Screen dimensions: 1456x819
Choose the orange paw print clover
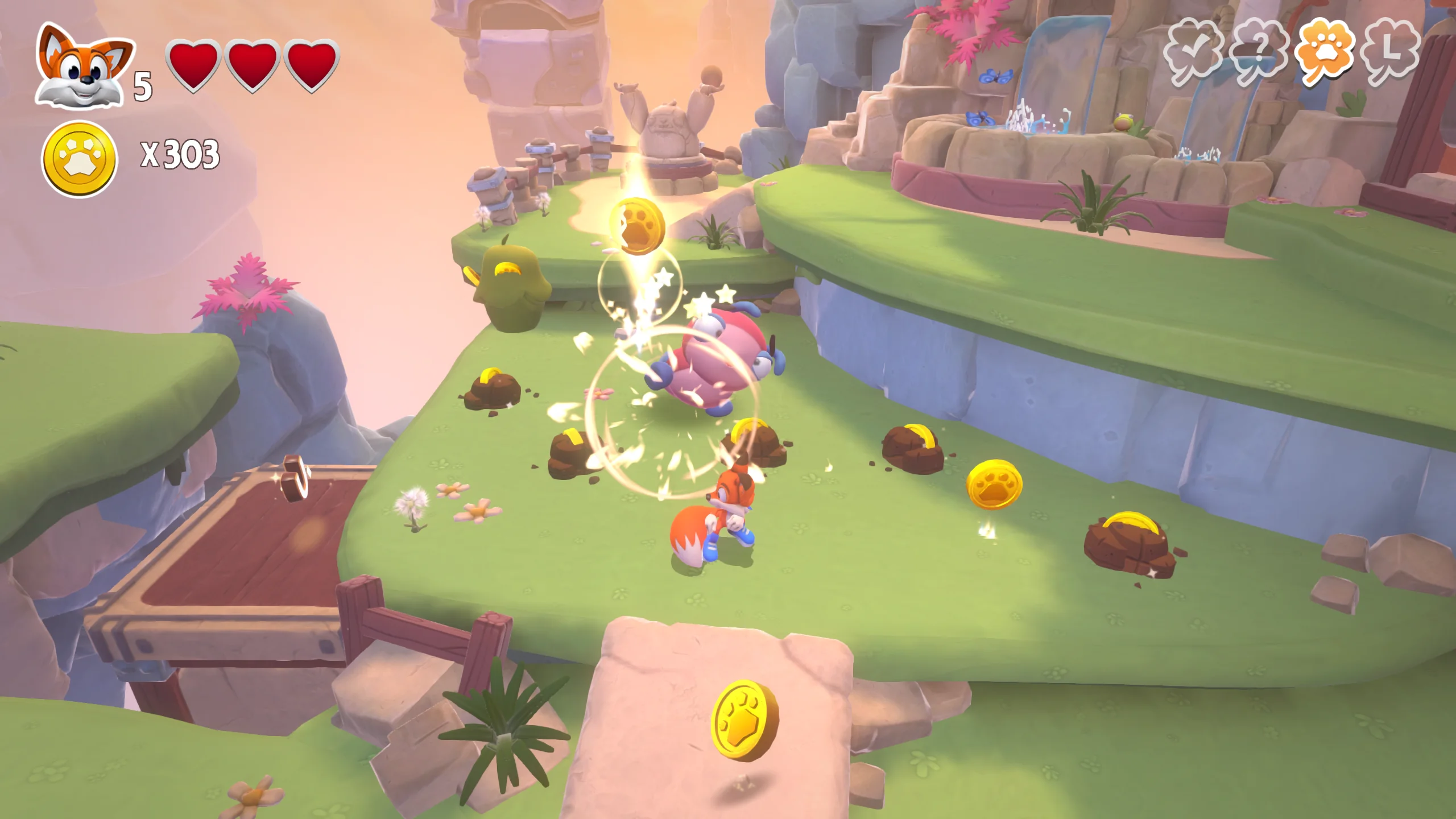pos(1325,51)
